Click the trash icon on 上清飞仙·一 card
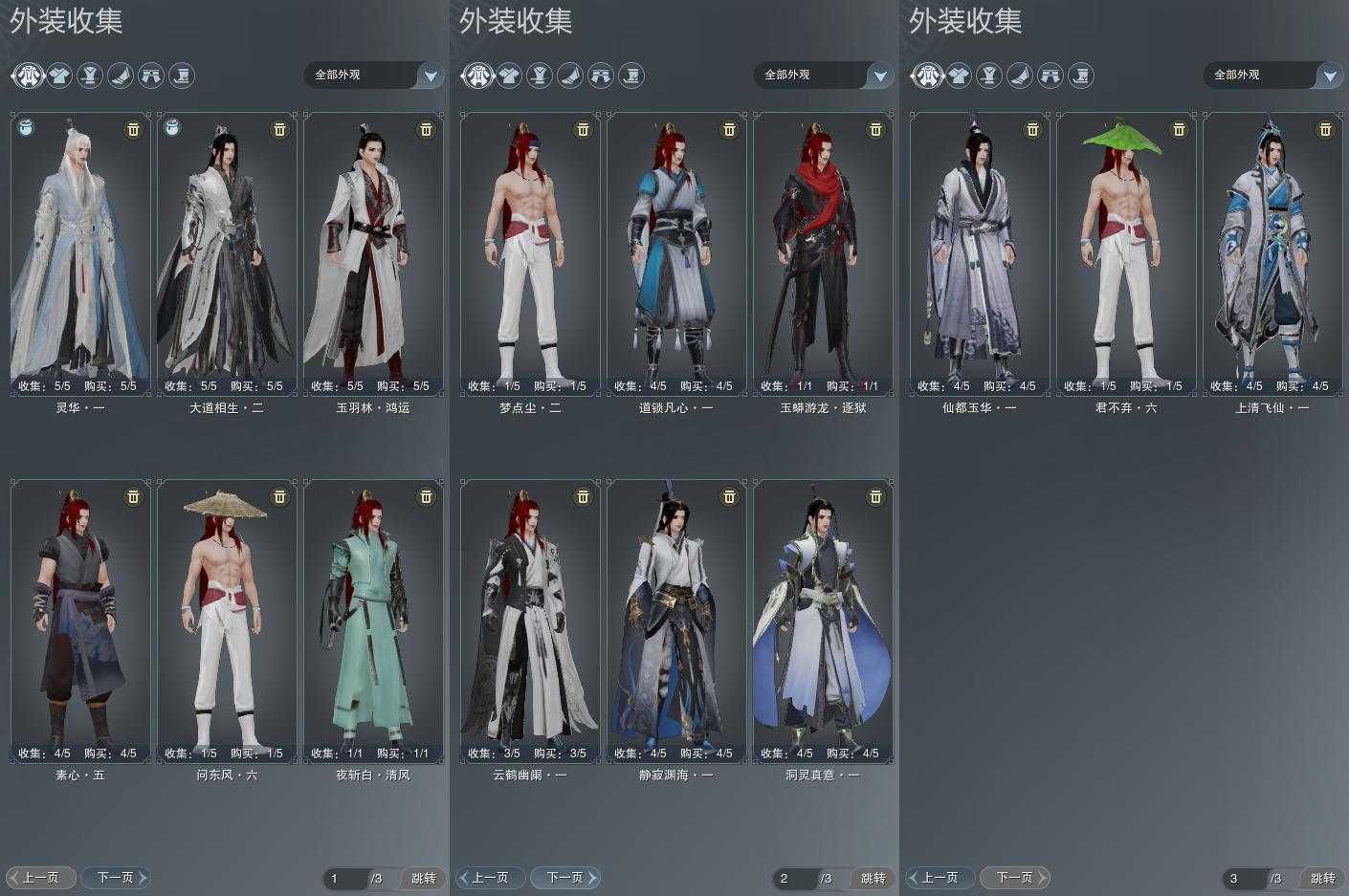The height and width of the screenshot is (896, 1349). [x=1325, y=129]
